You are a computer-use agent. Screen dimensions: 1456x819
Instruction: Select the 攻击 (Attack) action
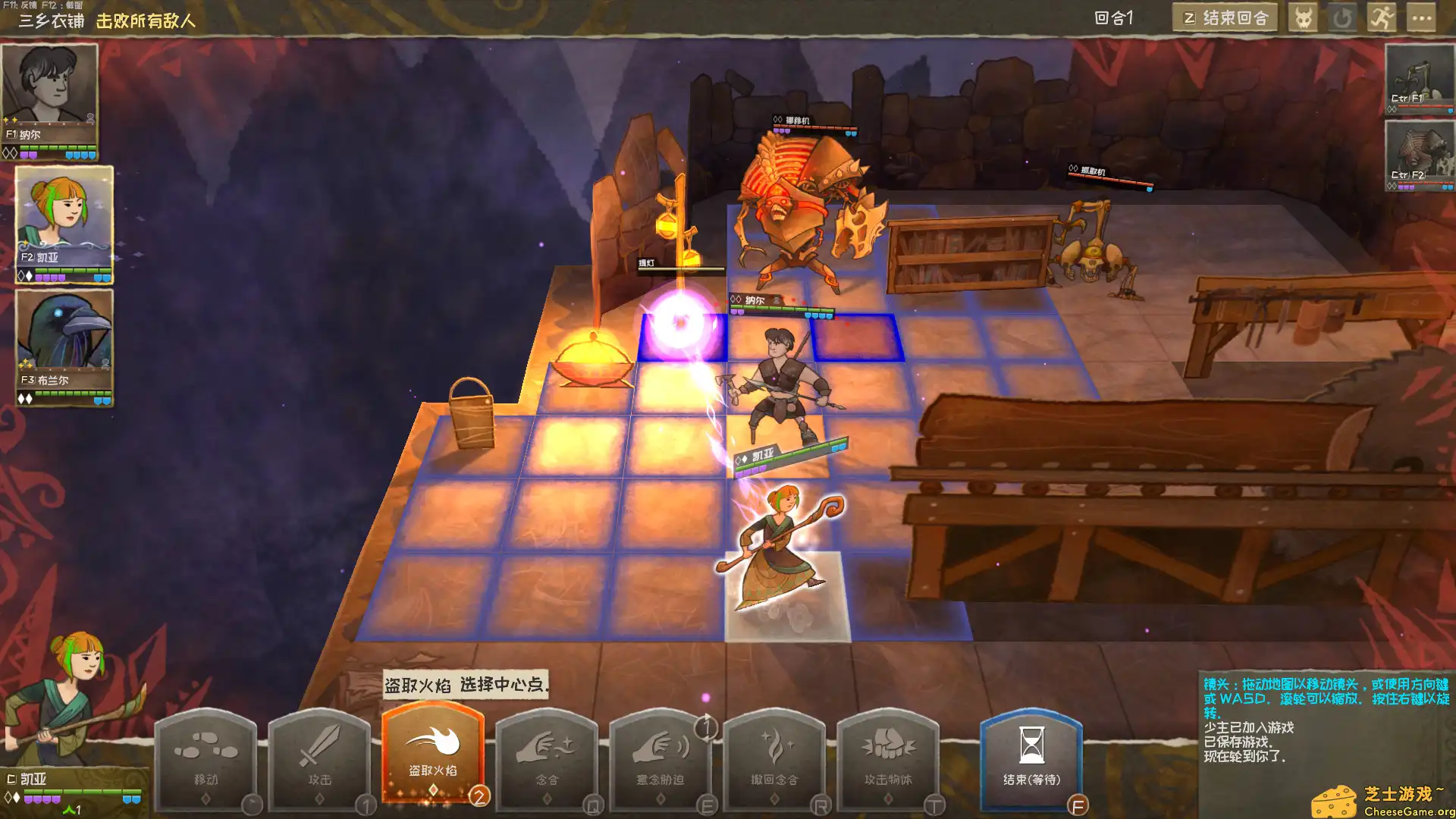point(318,758)
